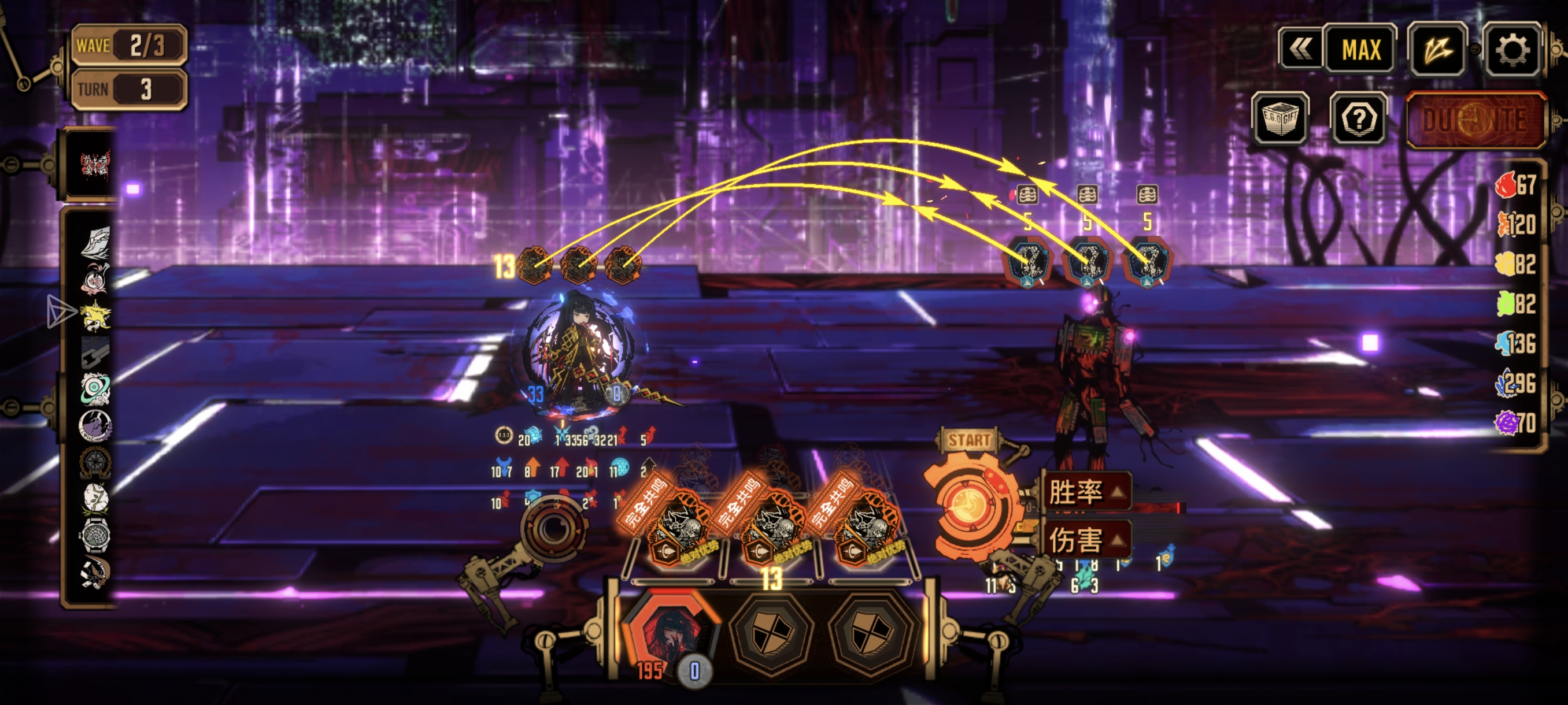Click the double left chevron button
This screenshot has height=705, width=1568.
[1300, 49]
